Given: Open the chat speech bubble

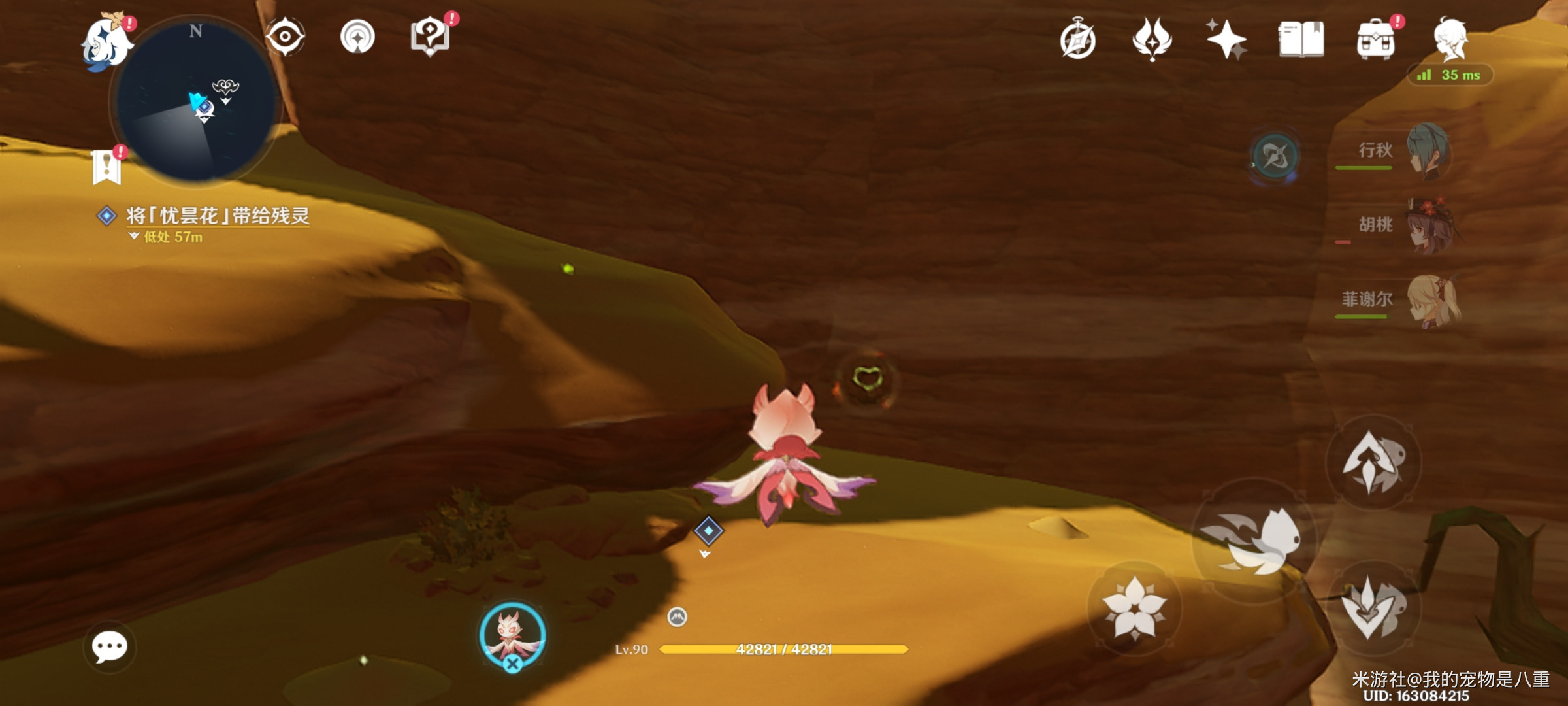Looking at the screenshot, I should pos(109,647).
